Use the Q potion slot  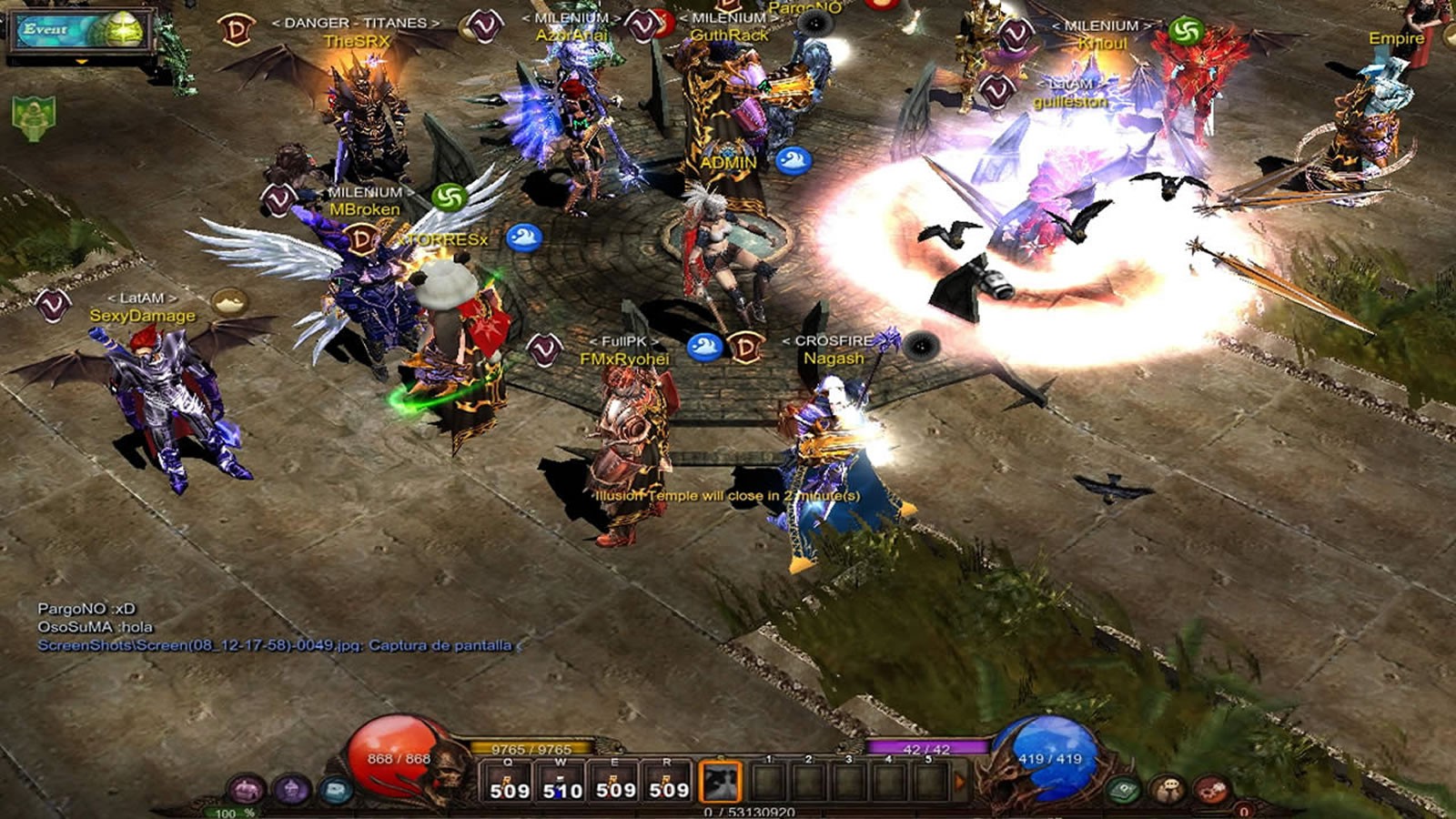pyautogui.click(x=508, y=782)
